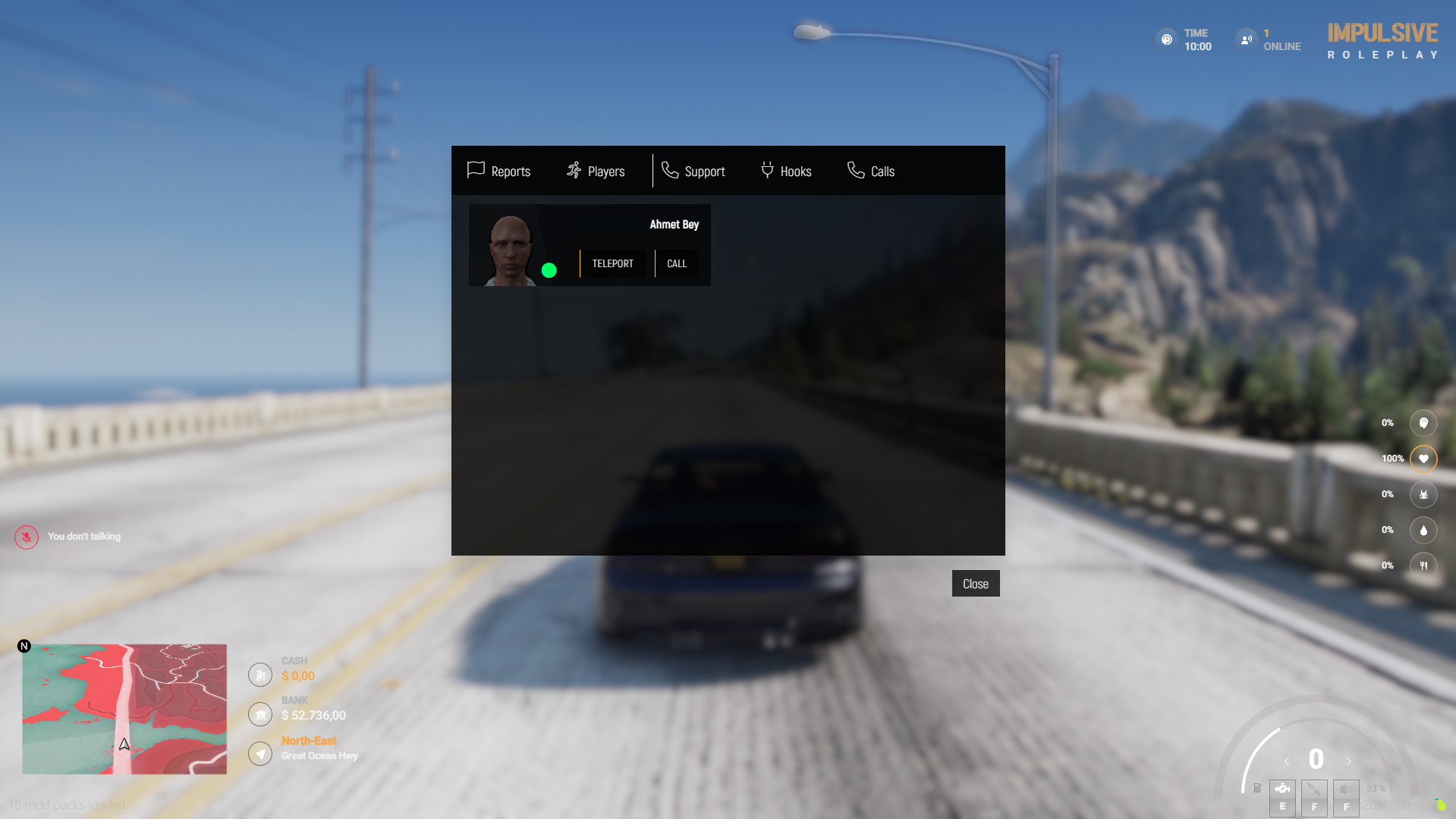Click the clock icon next to TIME 10:00

[1166, 39]
